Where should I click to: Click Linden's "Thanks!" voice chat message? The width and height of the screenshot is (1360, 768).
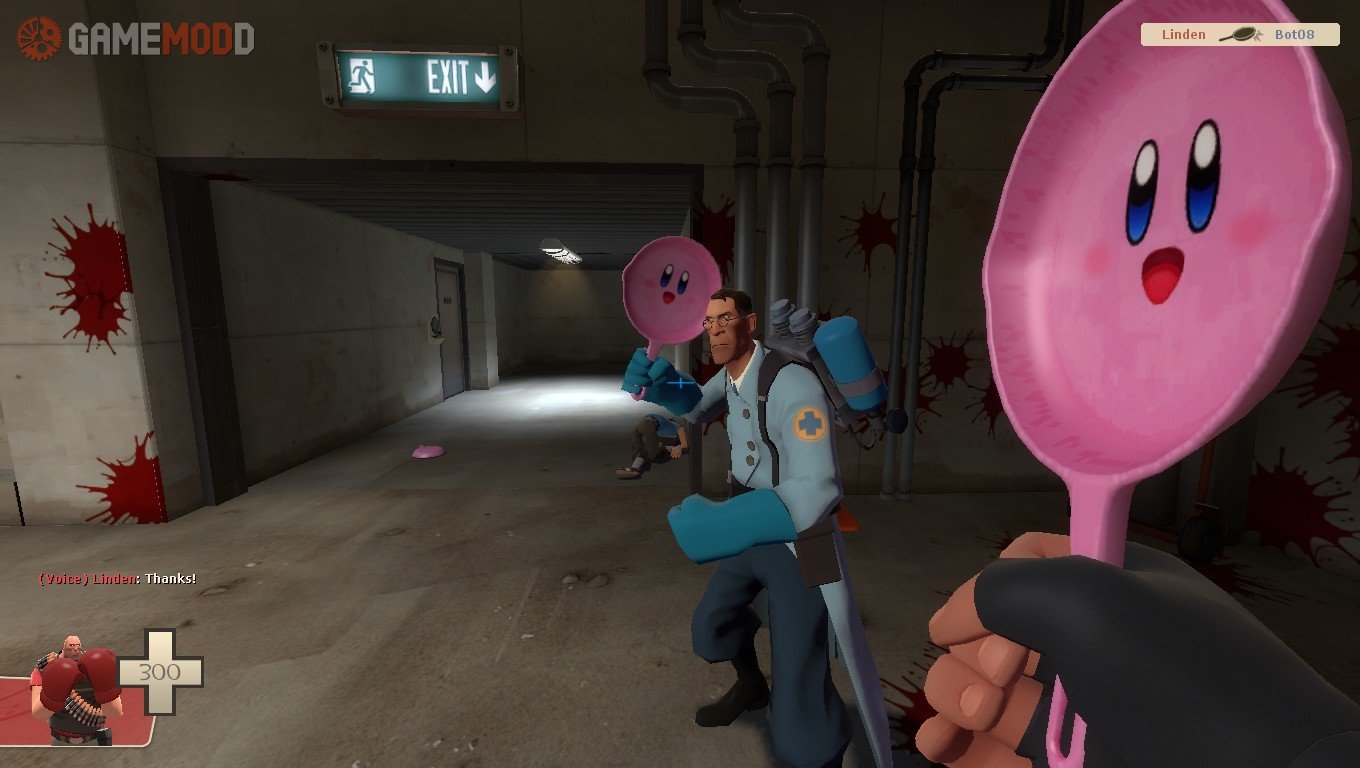117,579
